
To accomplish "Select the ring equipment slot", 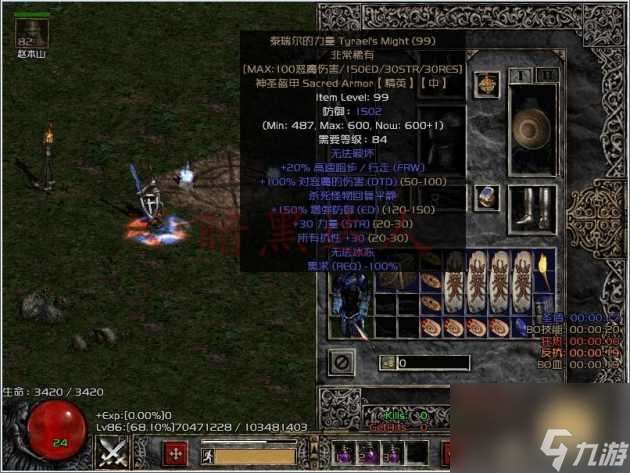I will click(489, 197).
